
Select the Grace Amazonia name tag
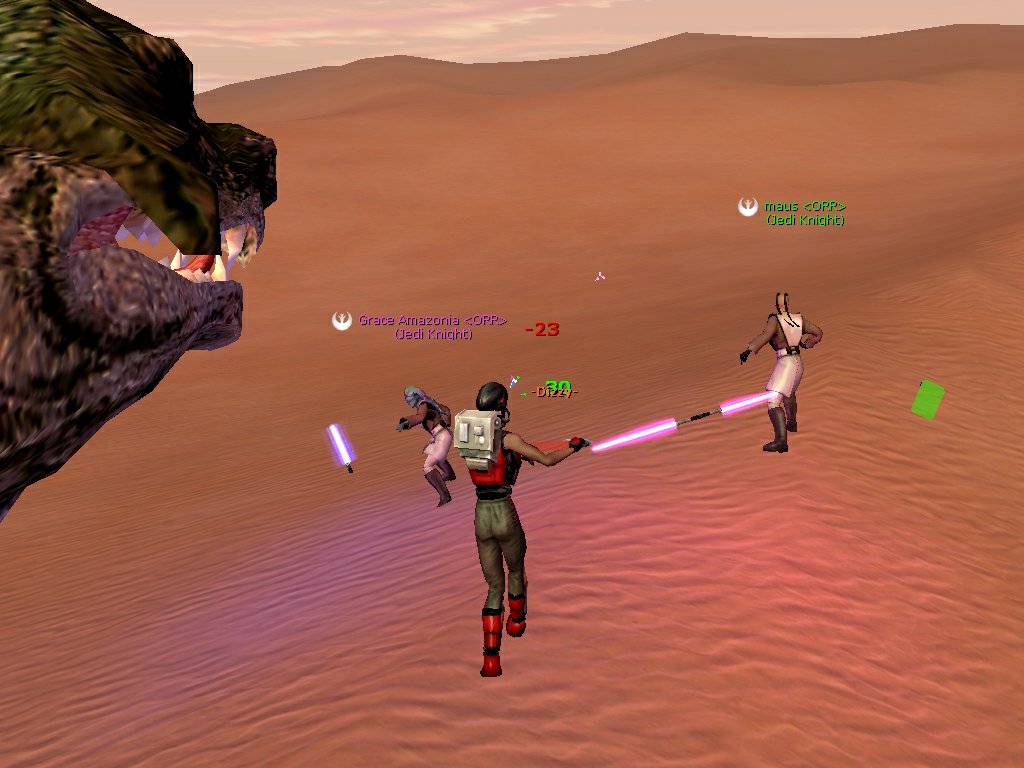click(432, 322)
